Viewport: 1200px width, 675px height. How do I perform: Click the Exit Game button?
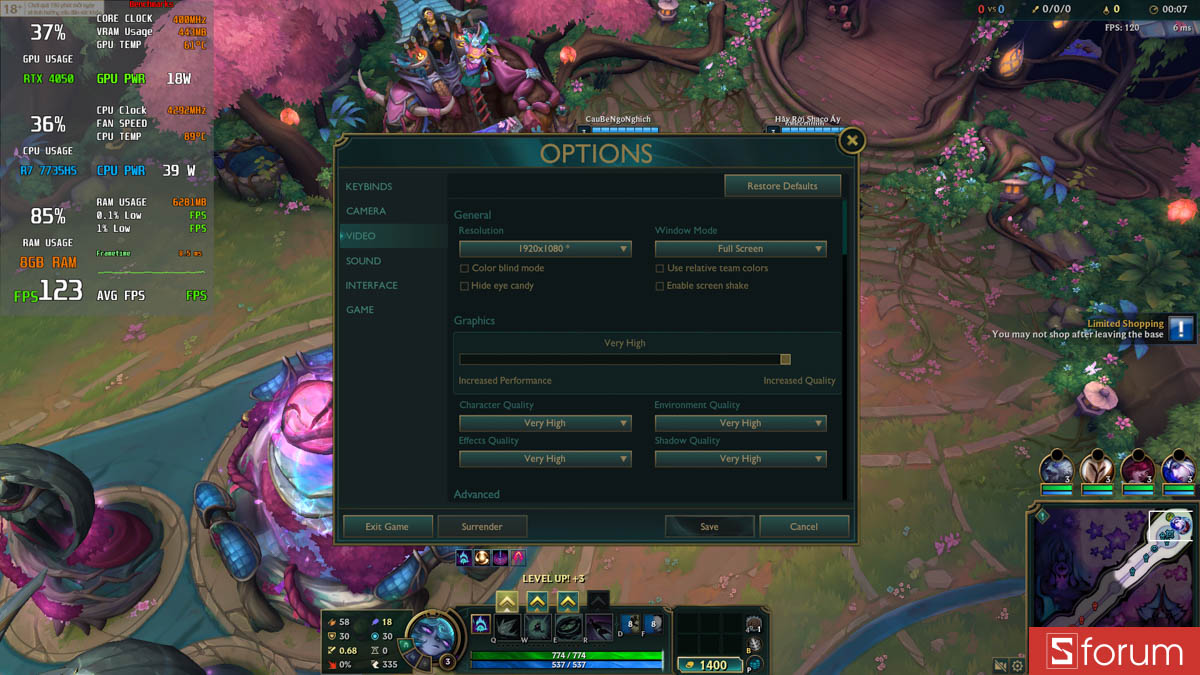pyautogui.click(x=387, y=527)
